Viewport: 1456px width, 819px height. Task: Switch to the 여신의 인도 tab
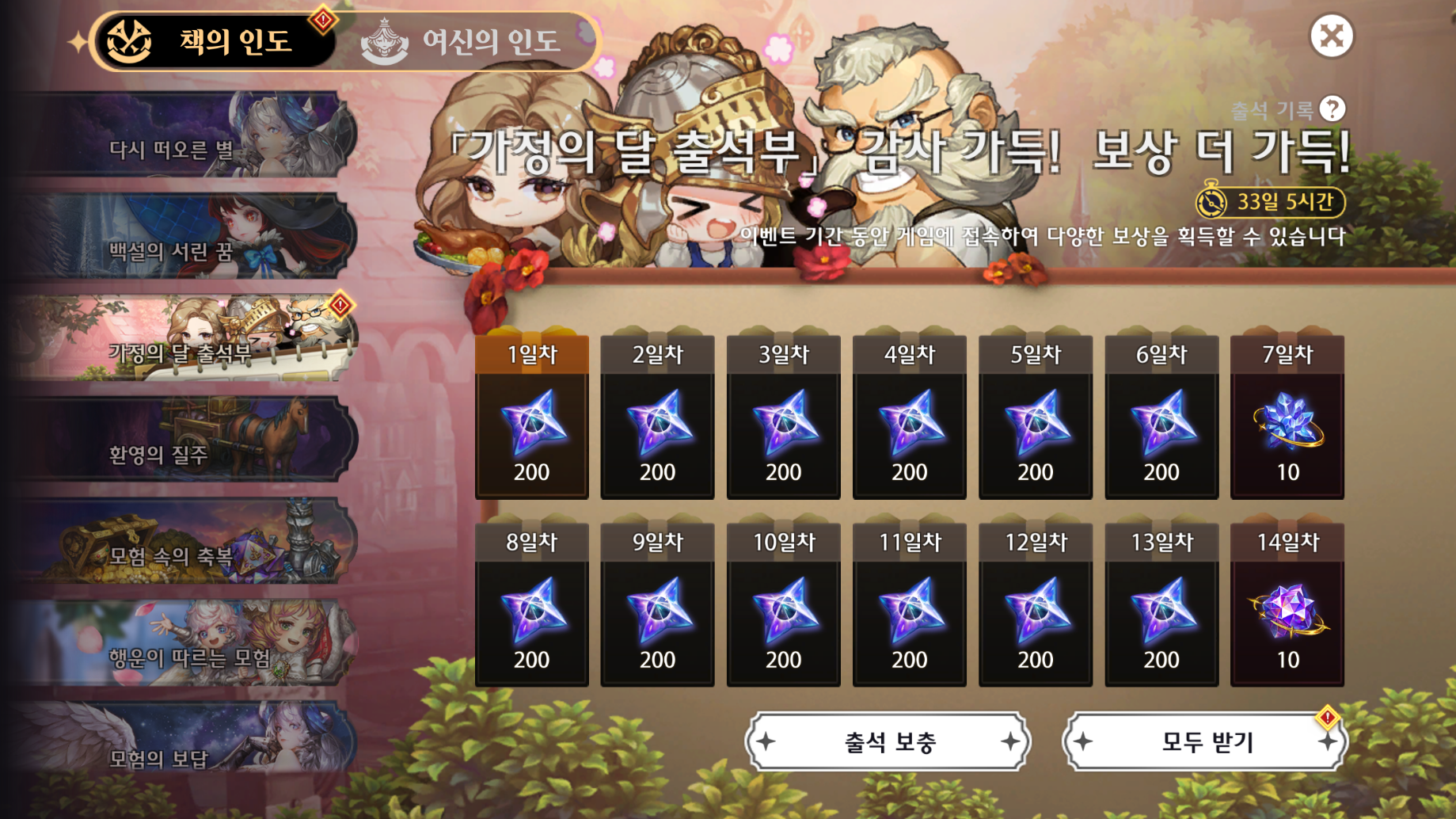point(467,41)
